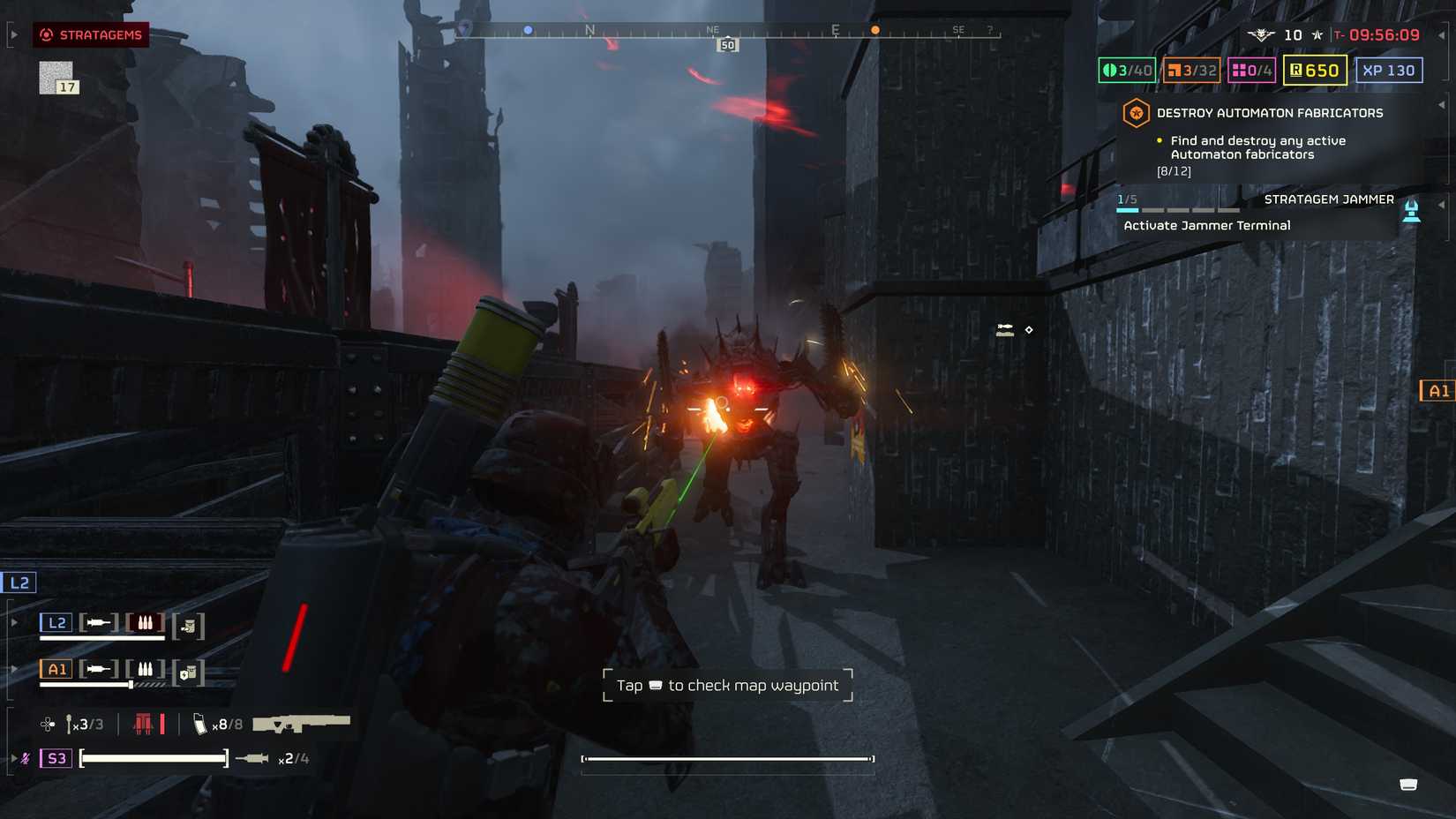1456x819 pixels.
Task: Collapse the Destroy Automaton Fabricators panel arrow
Action: point(1442,105)
